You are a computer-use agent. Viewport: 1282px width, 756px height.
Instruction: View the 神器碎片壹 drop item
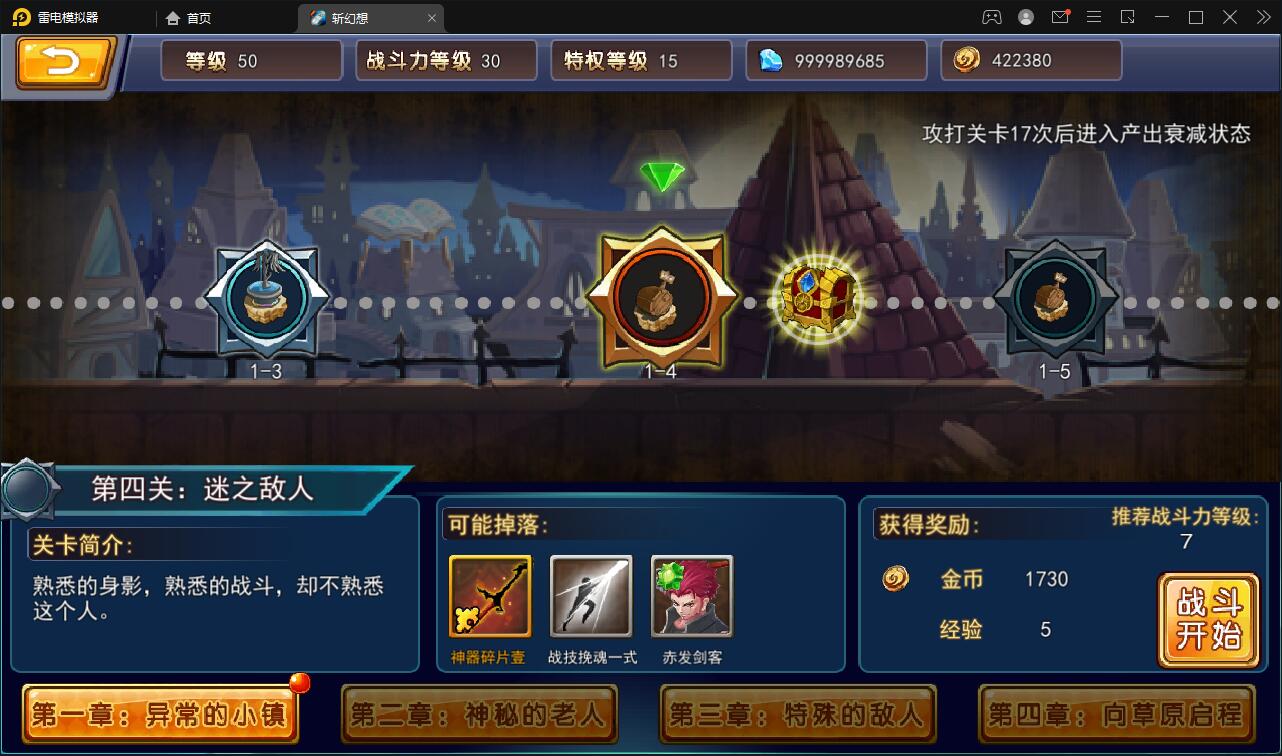[x=489, y=596]
